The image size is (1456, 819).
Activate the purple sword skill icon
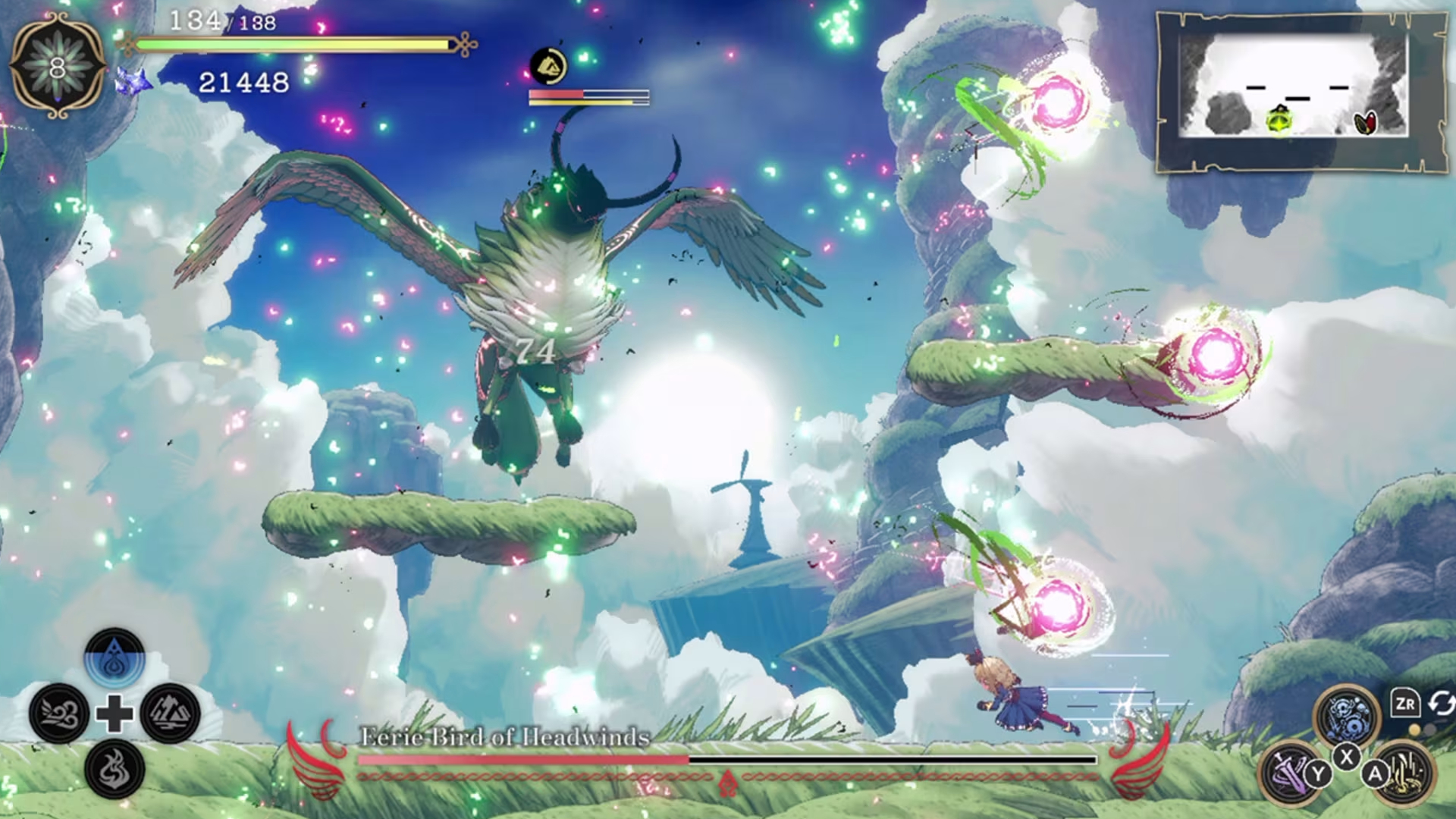click(1290, 772)
